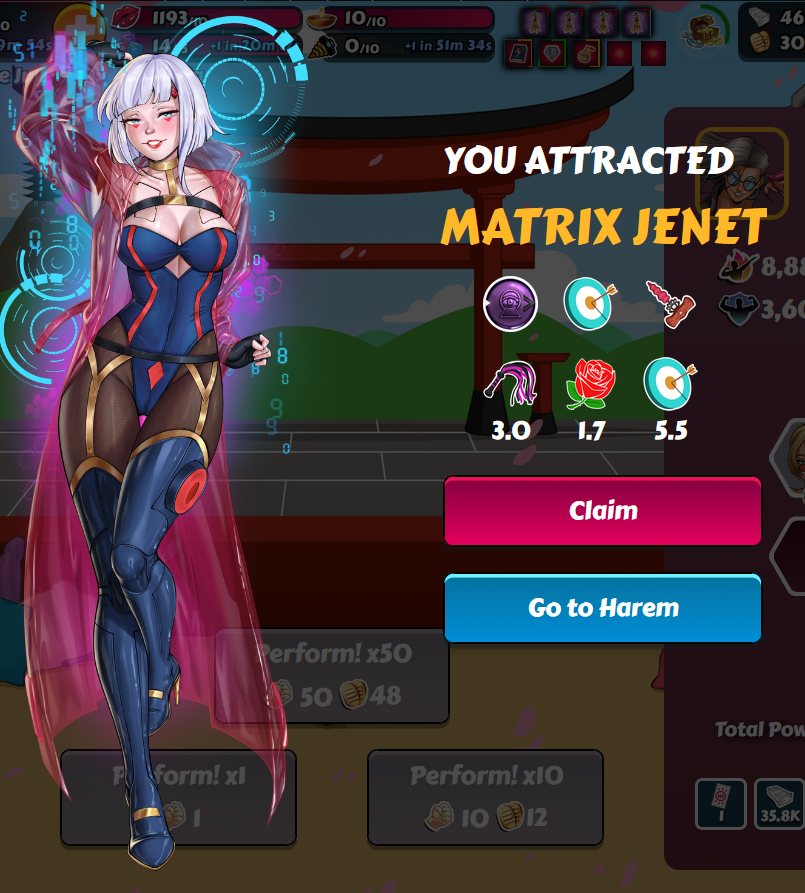Choose the Perform! x50 option
Screen dimensions: 805x893
coord(332,676)
